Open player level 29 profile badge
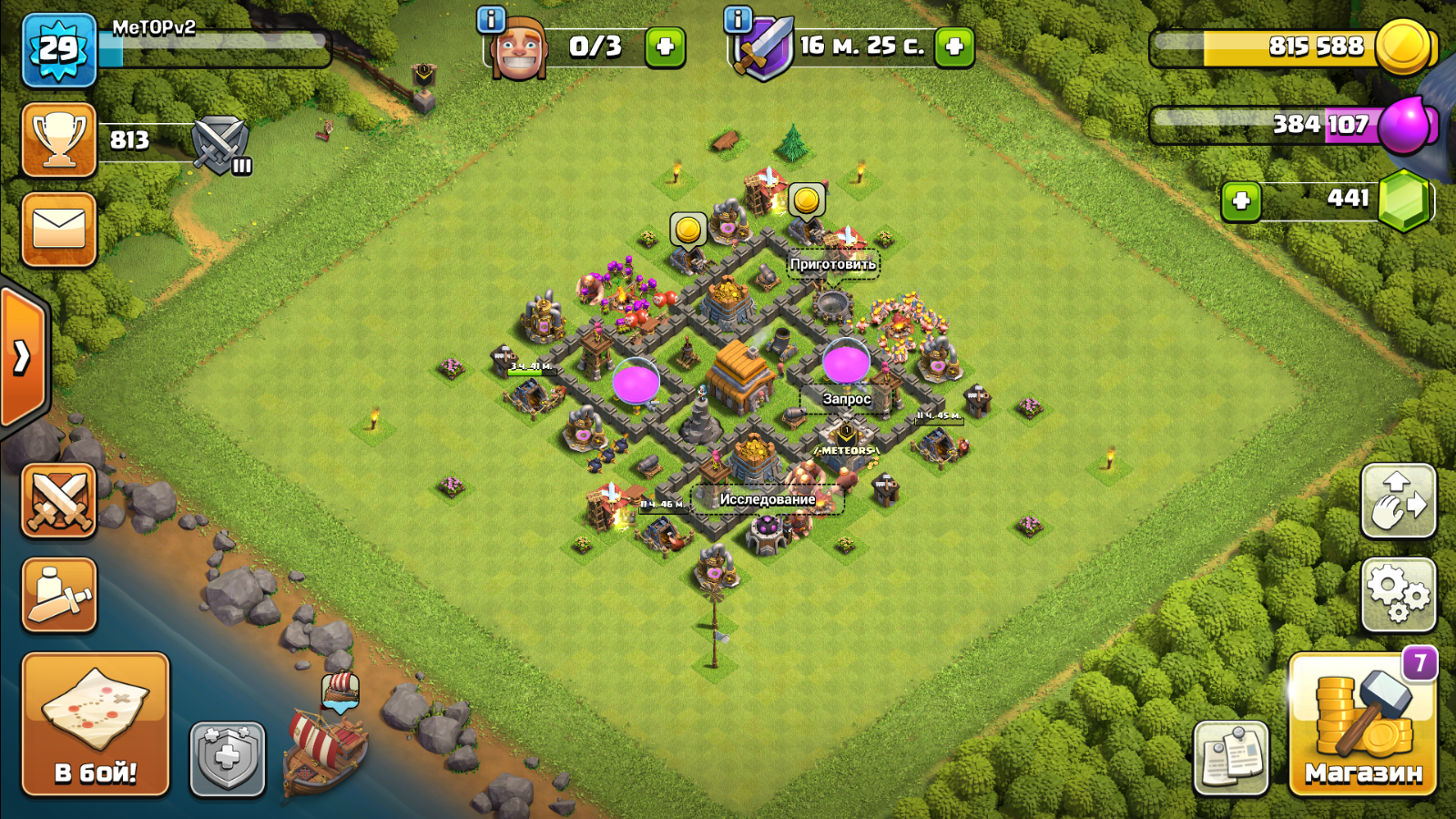 point(59,50)
